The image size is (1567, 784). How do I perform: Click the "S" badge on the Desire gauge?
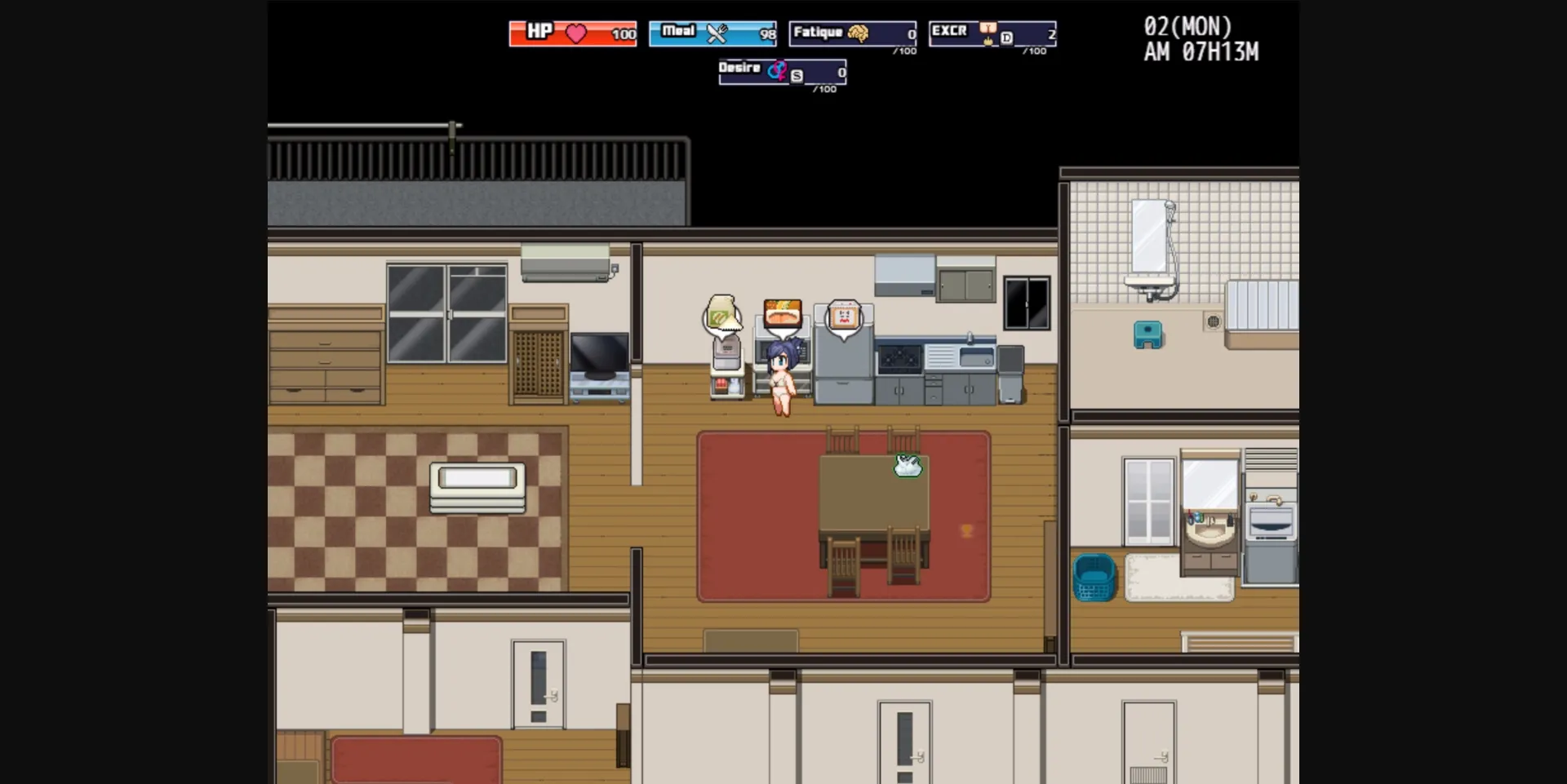(796, 75)
